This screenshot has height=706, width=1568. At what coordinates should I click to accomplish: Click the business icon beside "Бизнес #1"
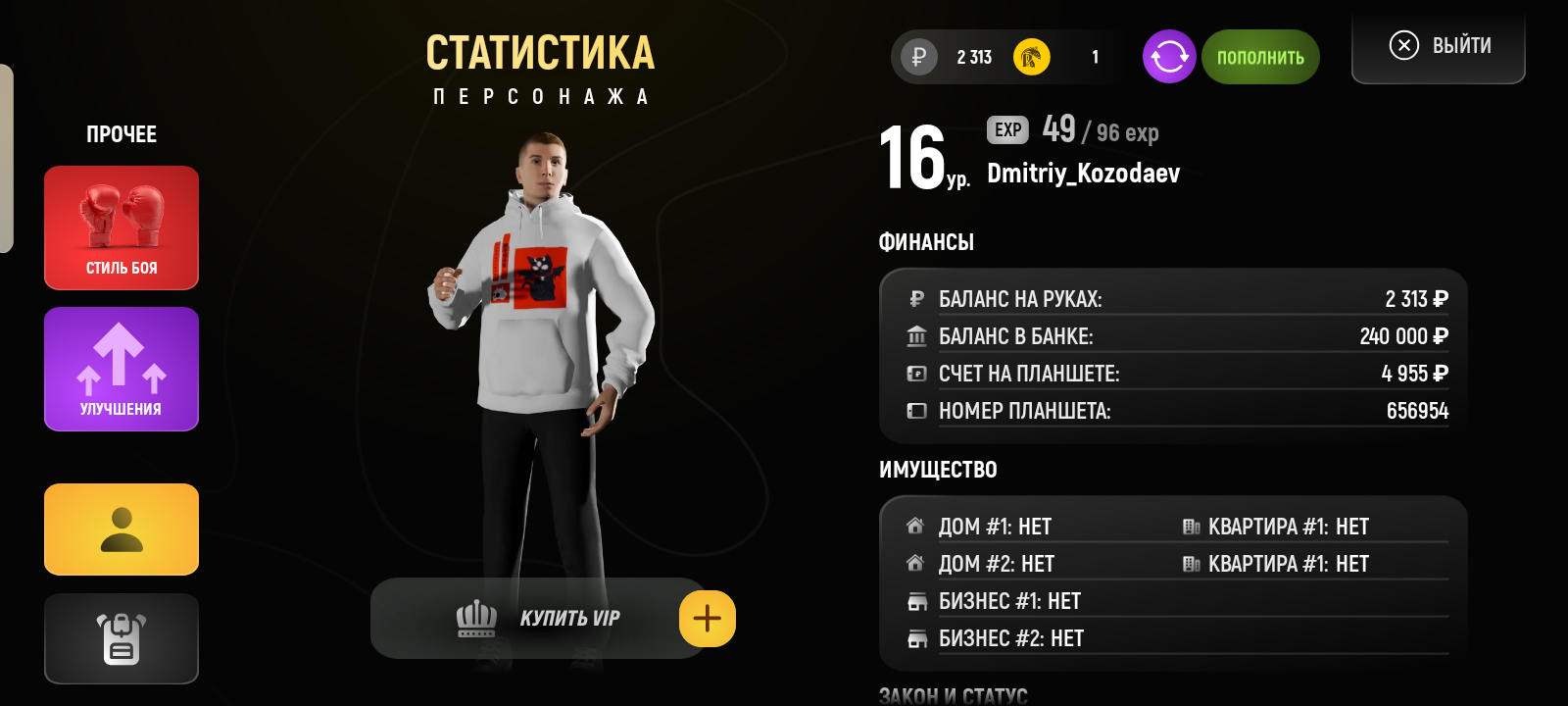click(x=916, y=601)
